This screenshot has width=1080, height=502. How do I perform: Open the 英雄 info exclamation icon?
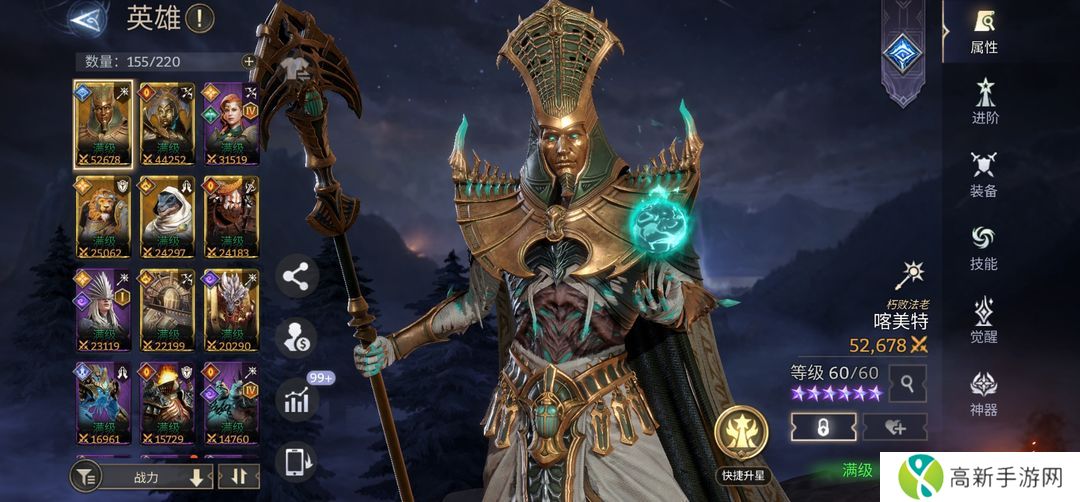200,18
